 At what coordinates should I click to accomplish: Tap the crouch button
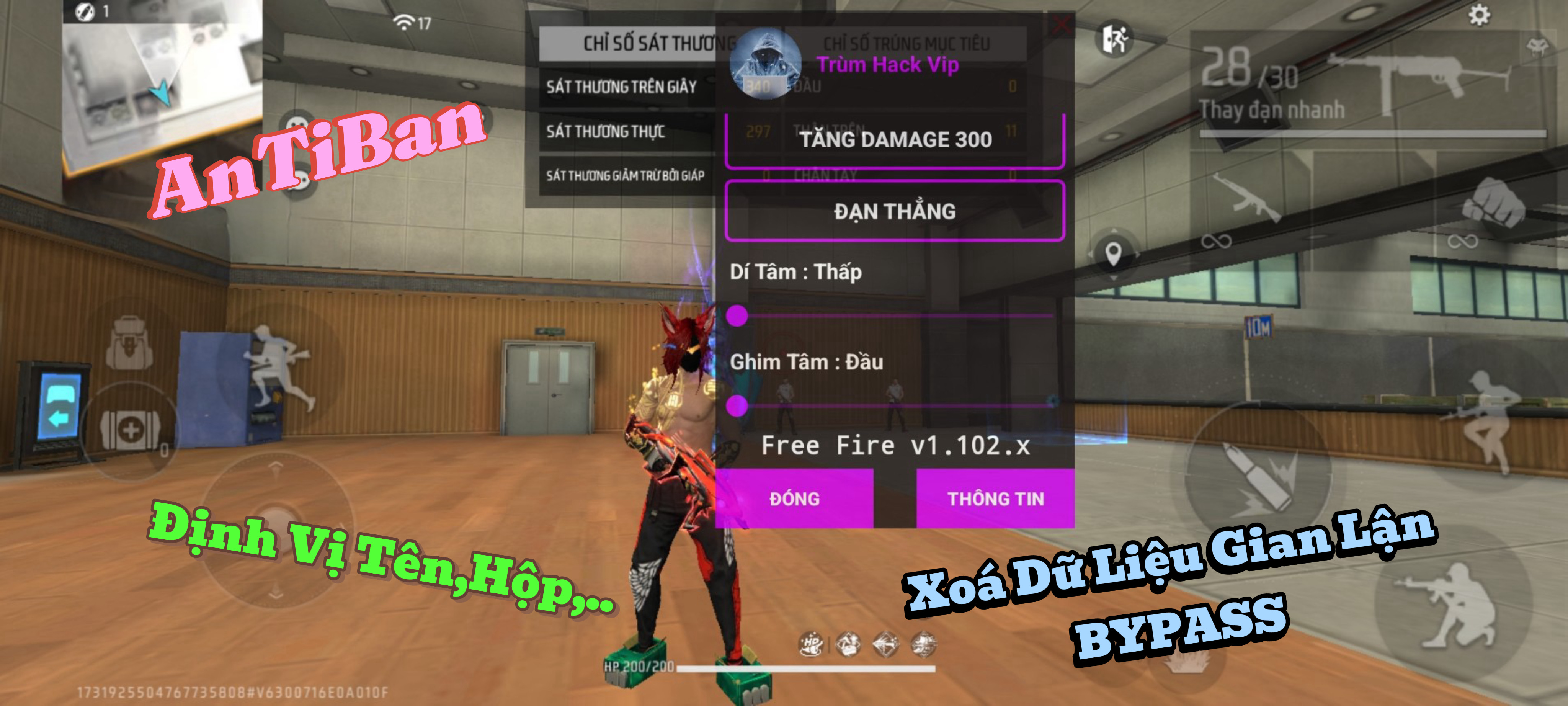coord(1452,603)
